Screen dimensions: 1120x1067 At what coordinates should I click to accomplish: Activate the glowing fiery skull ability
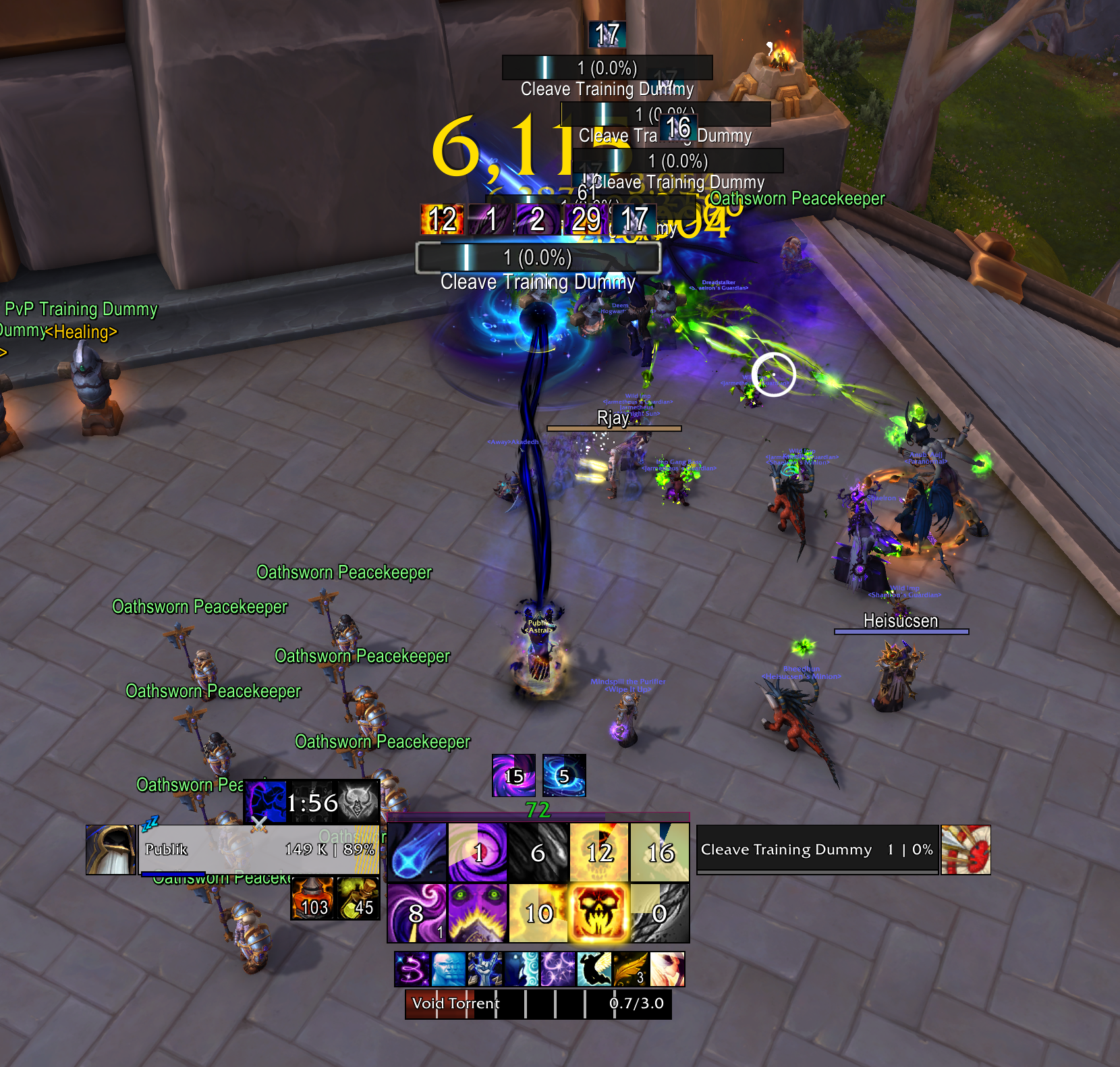click(598, 912)
